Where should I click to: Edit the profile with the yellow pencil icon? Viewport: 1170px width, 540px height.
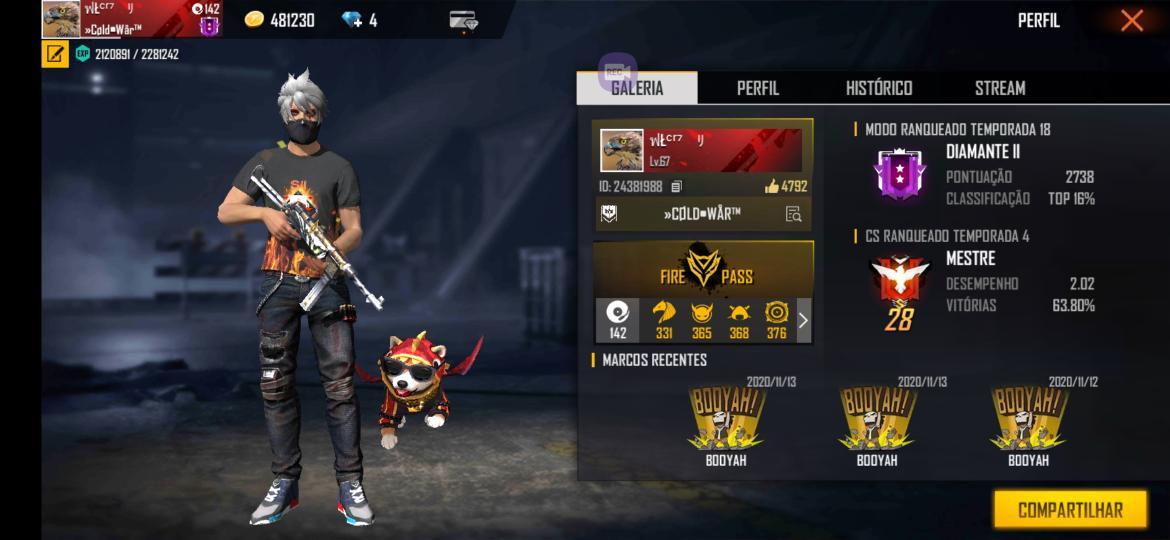(x=55, y=54)
